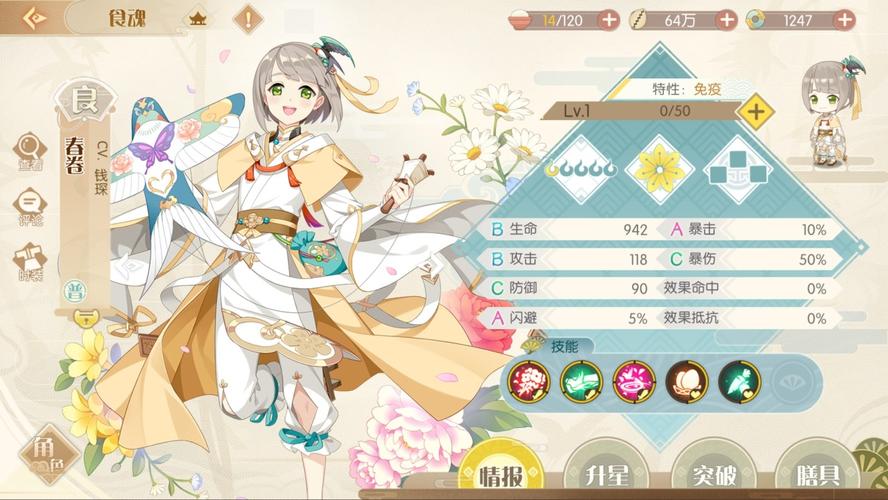
Task: Open the 评论 comments button
Action: [x=29, y=205]
